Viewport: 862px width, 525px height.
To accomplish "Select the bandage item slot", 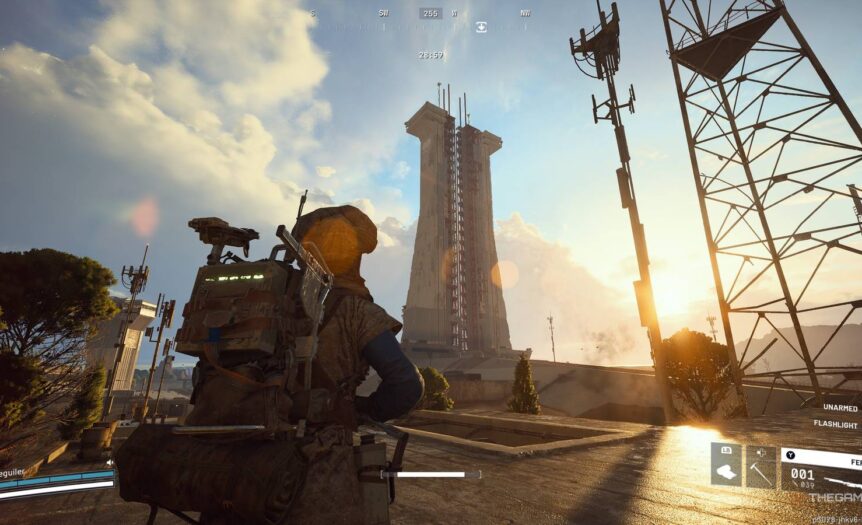I will click(x=726, y=466).
